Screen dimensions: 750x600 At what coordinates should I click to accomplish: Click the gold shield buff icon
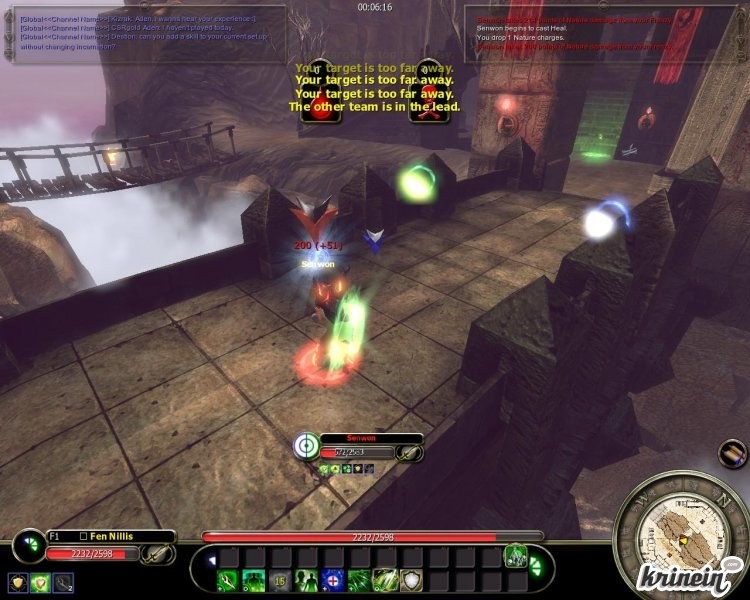click(x=18, y=582)
